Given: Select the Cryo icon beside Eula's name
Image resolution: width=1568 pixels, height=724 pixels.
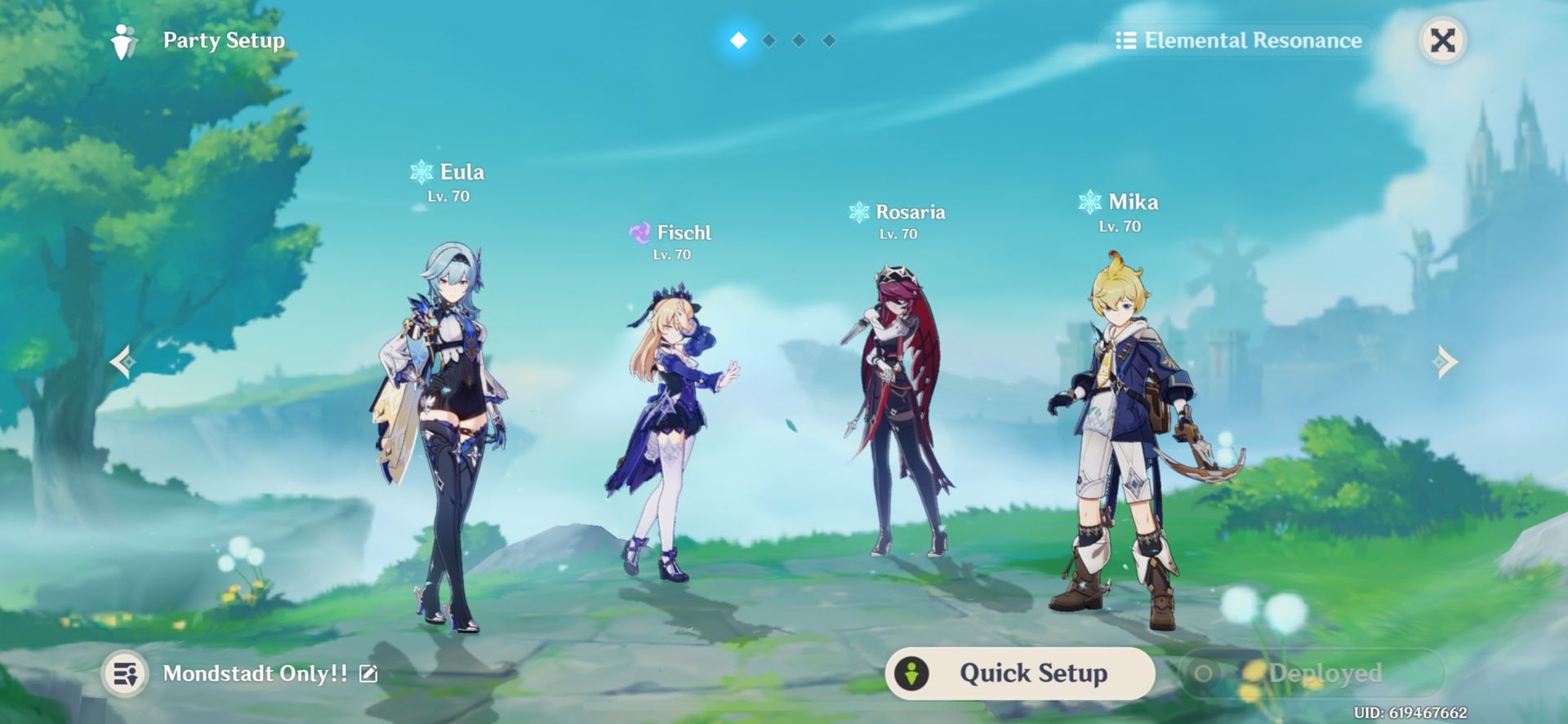Looking at the screenshot, I should 418,171.
